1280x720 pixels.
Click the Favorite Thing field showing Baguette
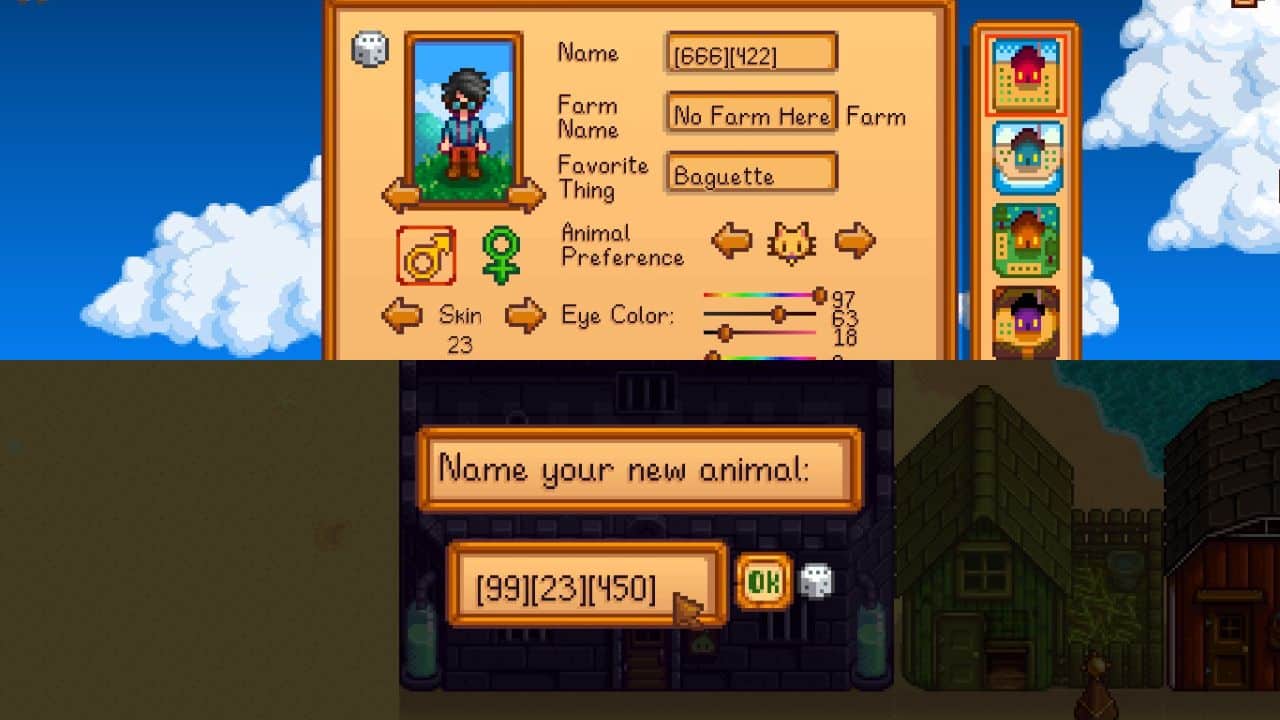pyautogui.click(x=750, y=173)
